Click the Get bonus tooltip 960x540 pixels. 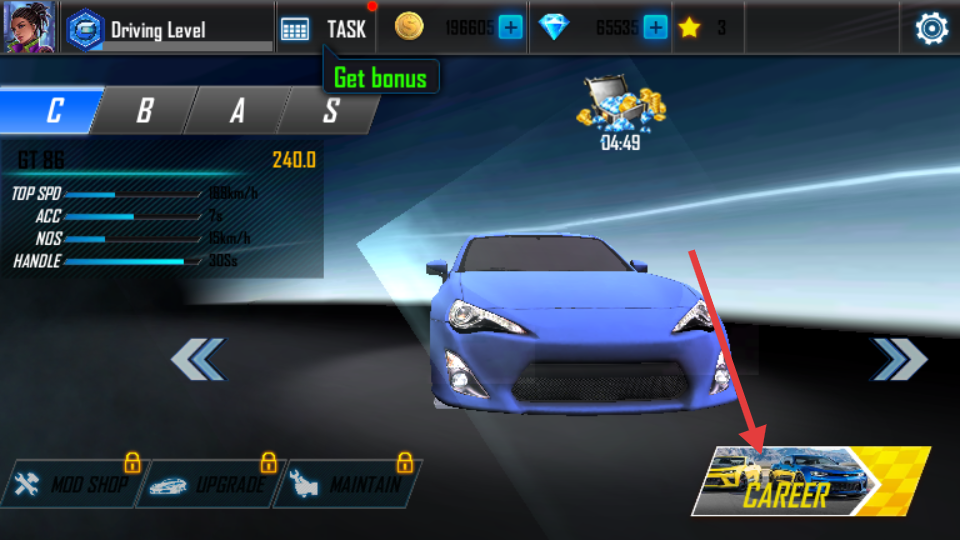tap(380, 78)
